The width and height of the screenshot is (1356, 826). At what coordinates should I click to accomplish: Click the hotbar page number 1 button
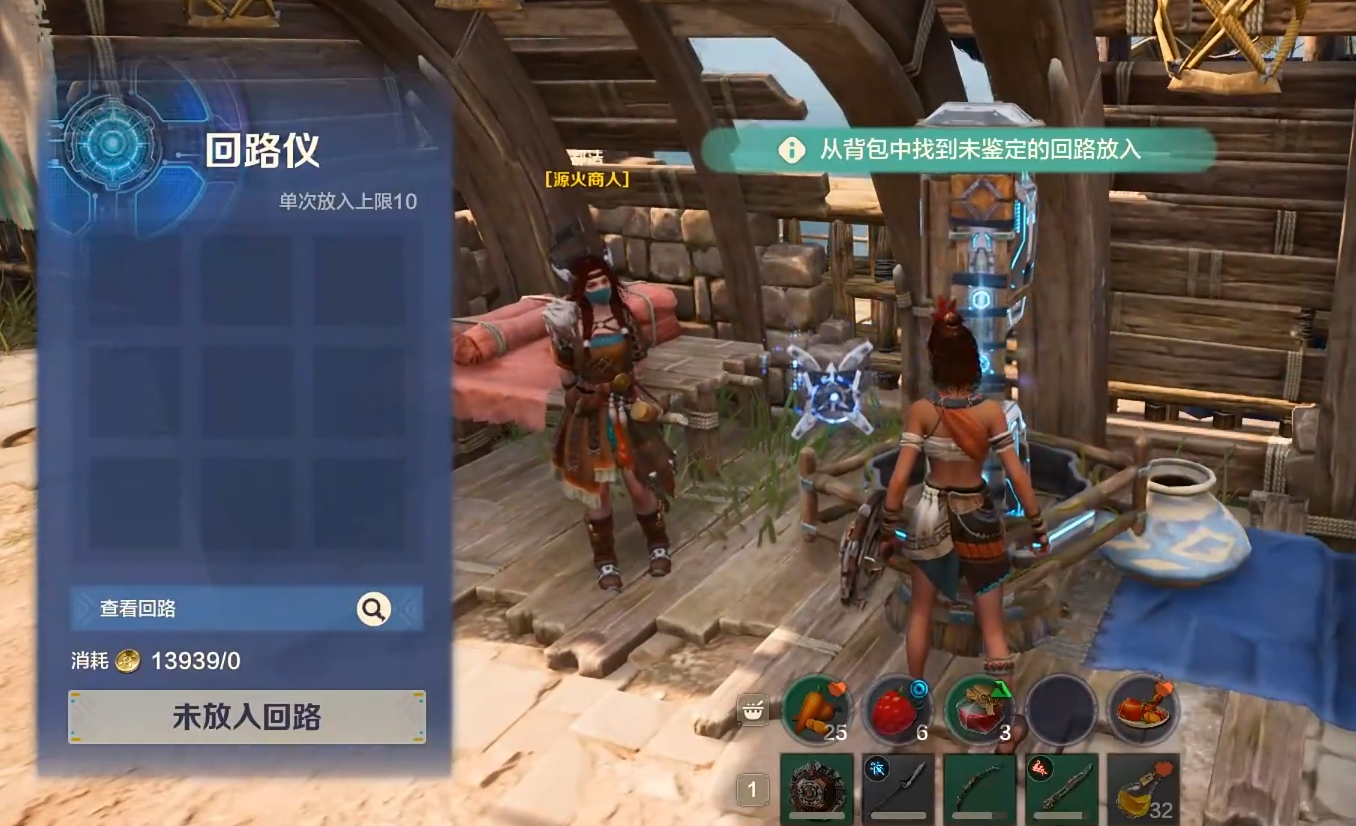tap(752, 790)
